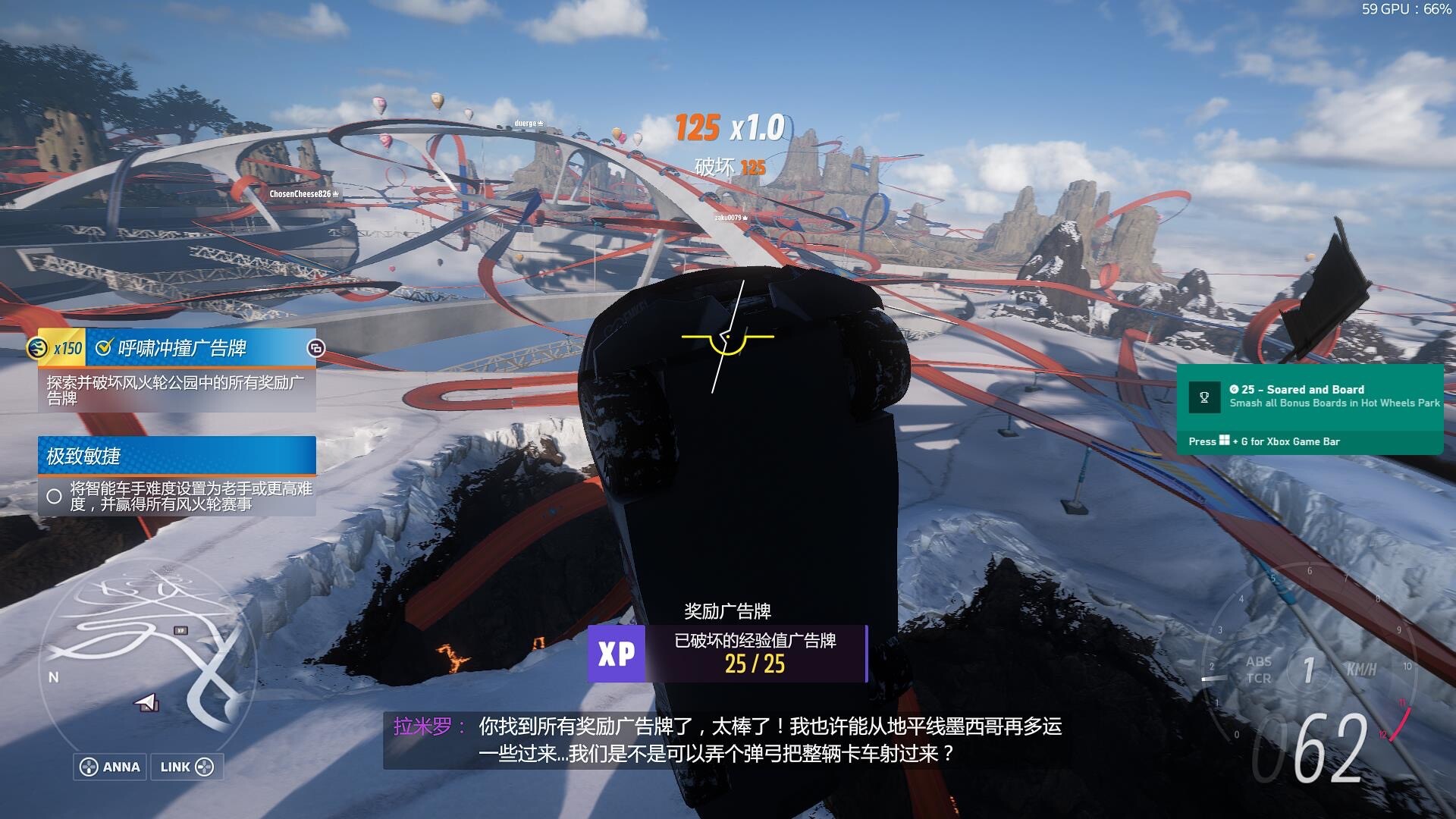Open the 极致敏捷 mission panel
1456x819 pixels.
[x=177, y=456]
